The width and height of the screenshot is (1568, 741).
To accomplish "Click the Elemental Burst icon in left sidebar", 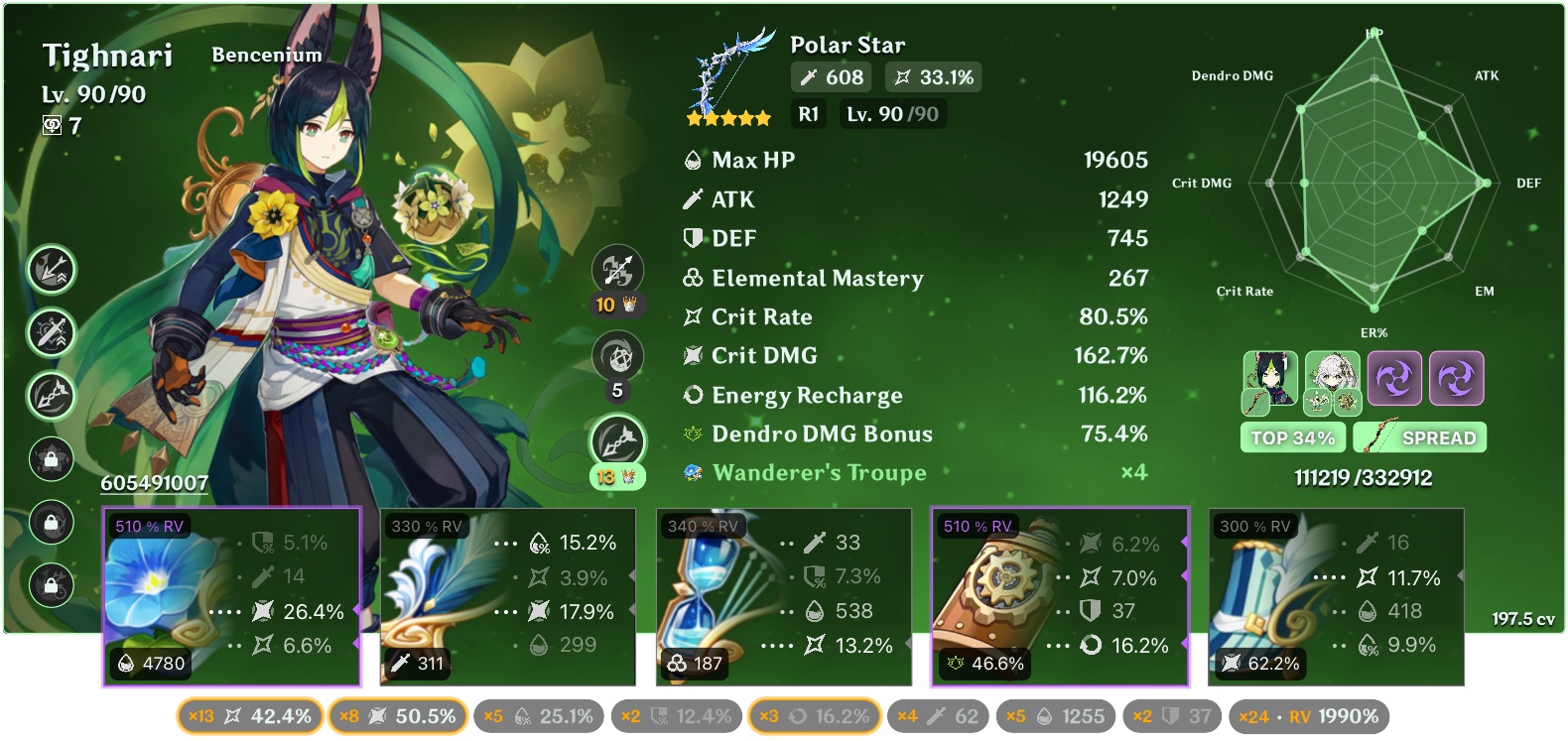I will point(51,398).
